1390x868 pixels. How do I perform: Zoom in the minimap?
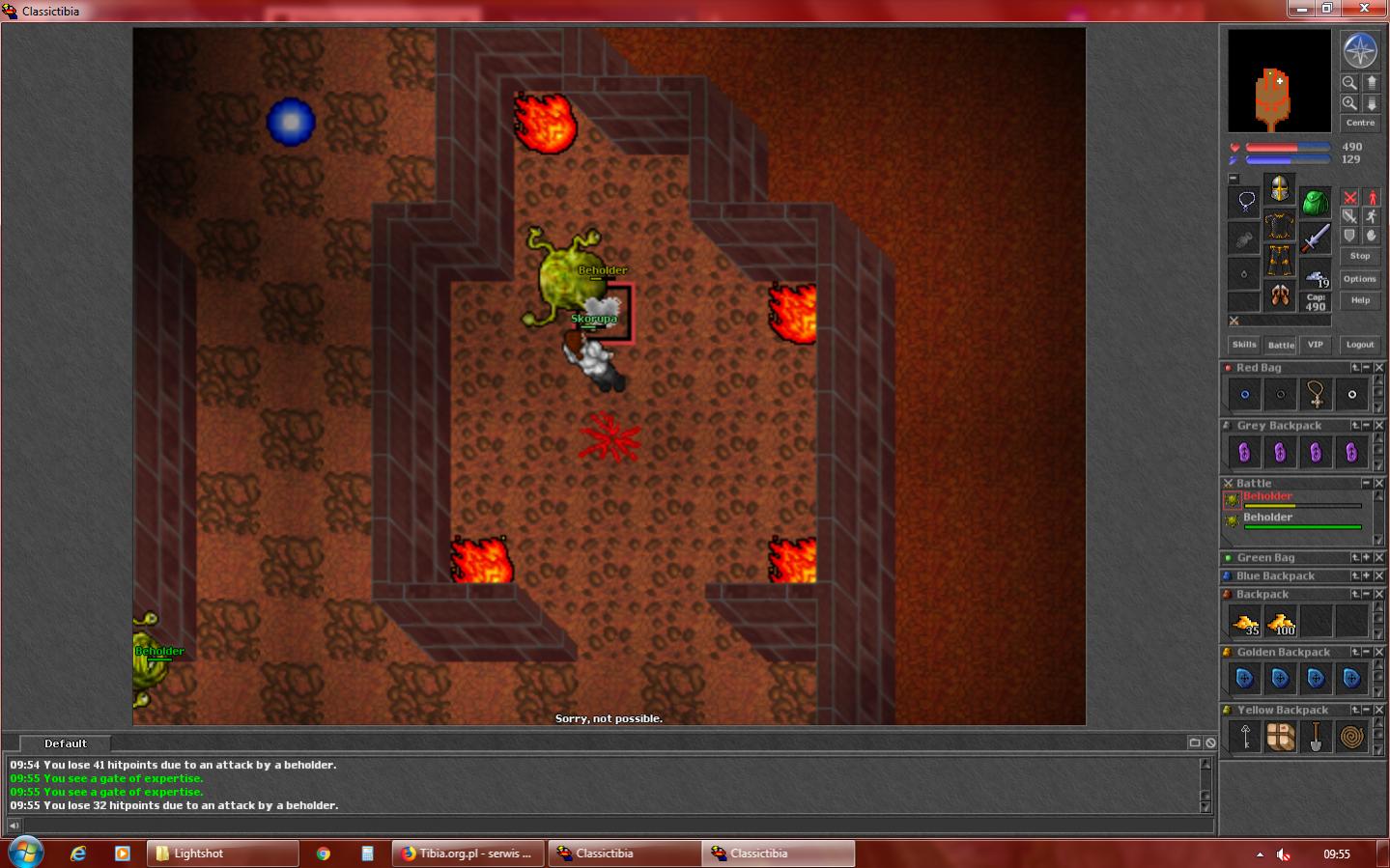[1349, 103]
